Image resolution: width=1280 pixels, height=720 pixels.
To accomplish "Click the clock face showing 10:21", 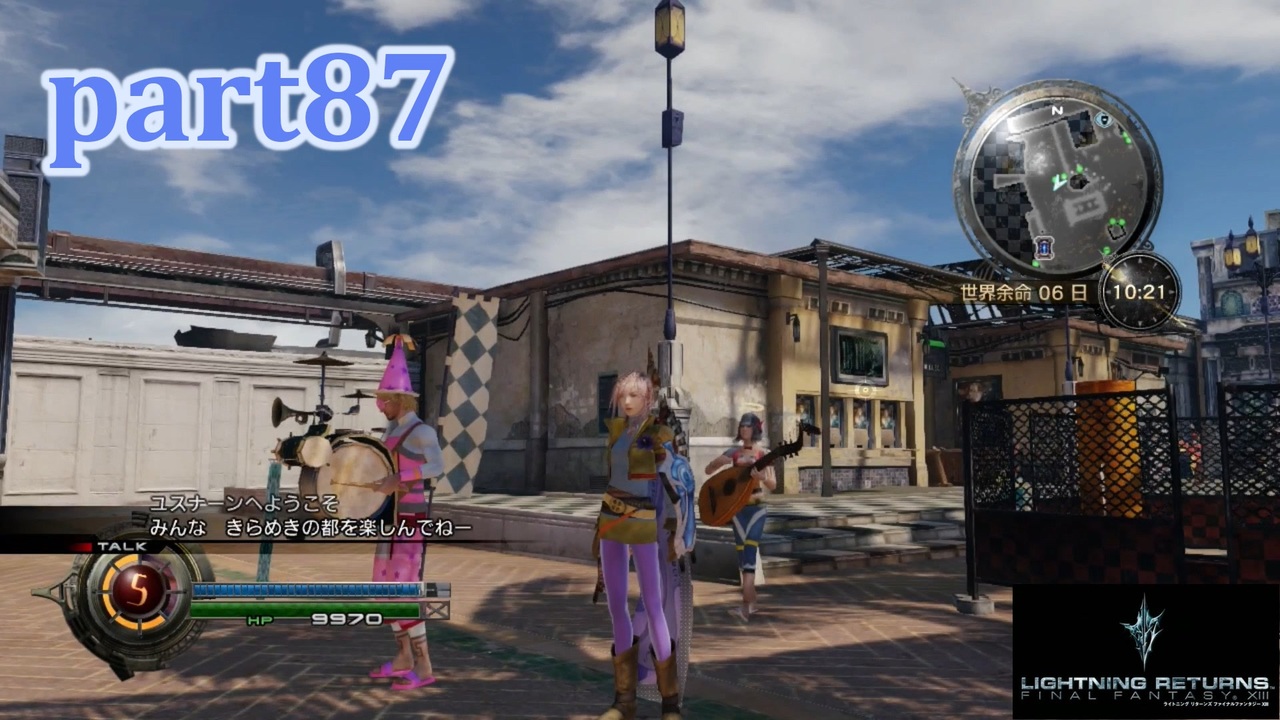I will (1139, 290).
